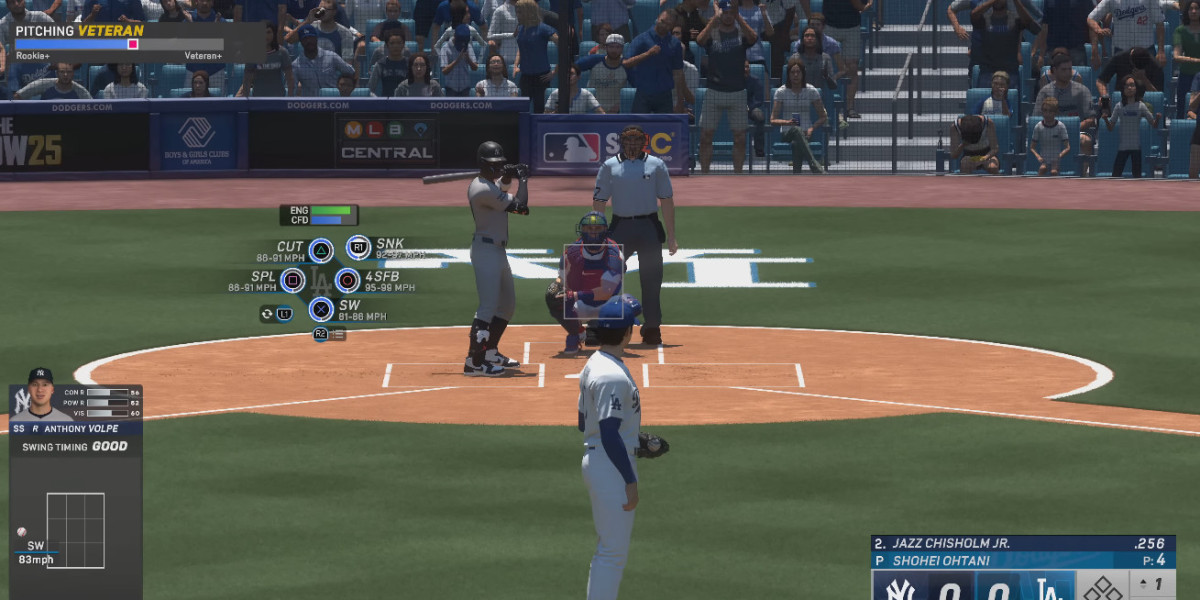1200x600 pixels.
Task: Choose the CUT cutter pitch option
Action: [x=320, y=251]
